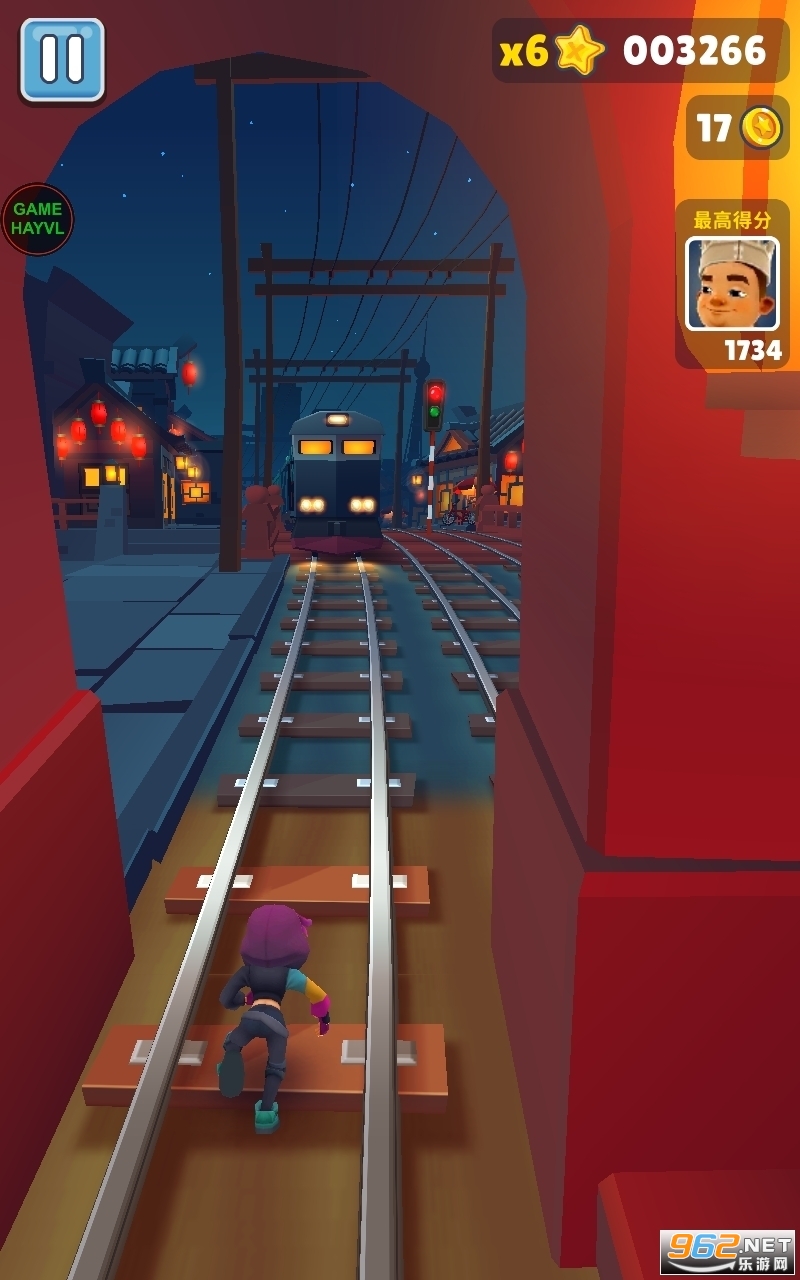The height and width of the screenshot is (1280, 800).
Task: Tap the high score friend avatar
Action: tap(732, 283)
